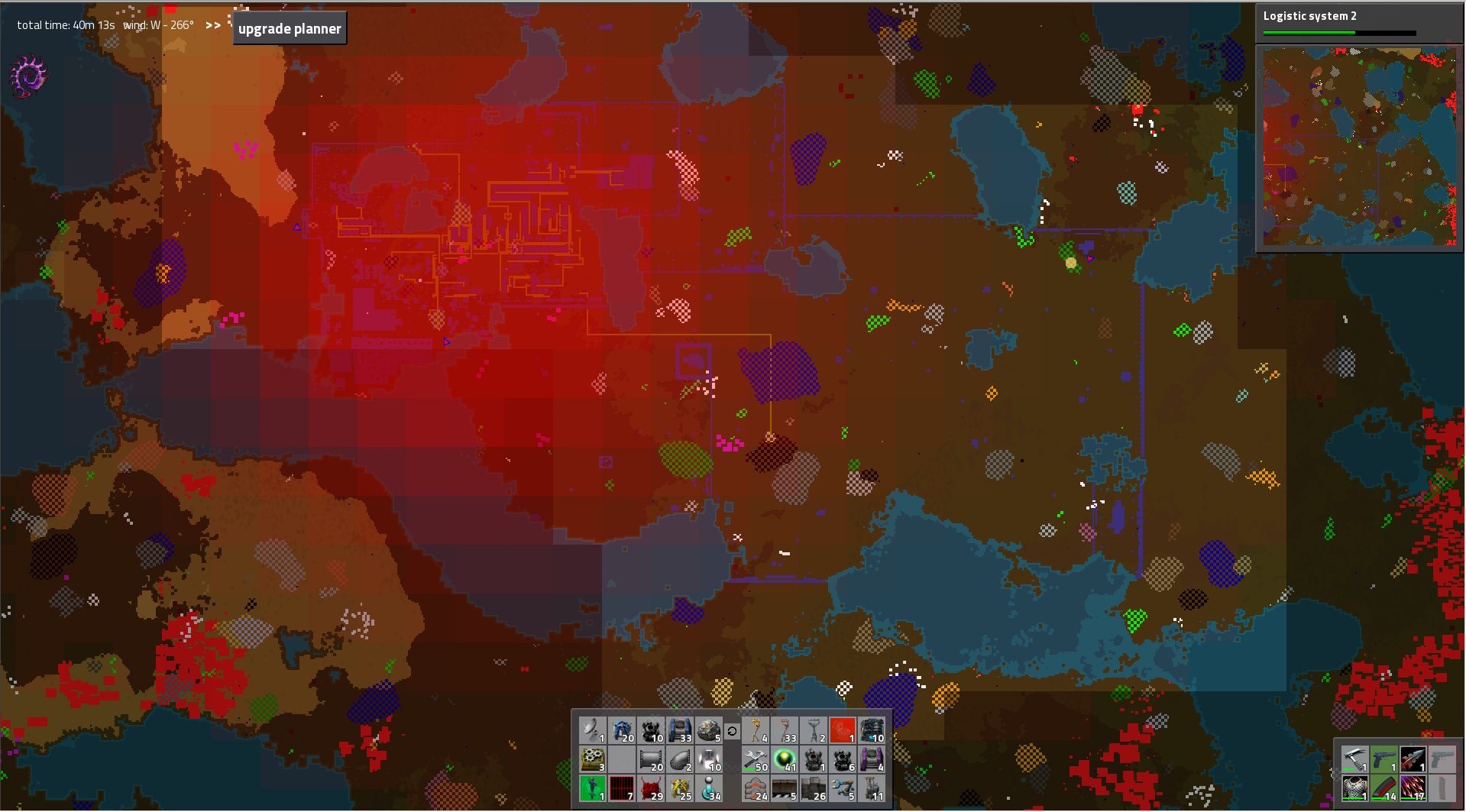This screenshot has height=812, width=1466.
Task: Select the repair pack wrench and hammer
Action: click(x=756, y=759)
